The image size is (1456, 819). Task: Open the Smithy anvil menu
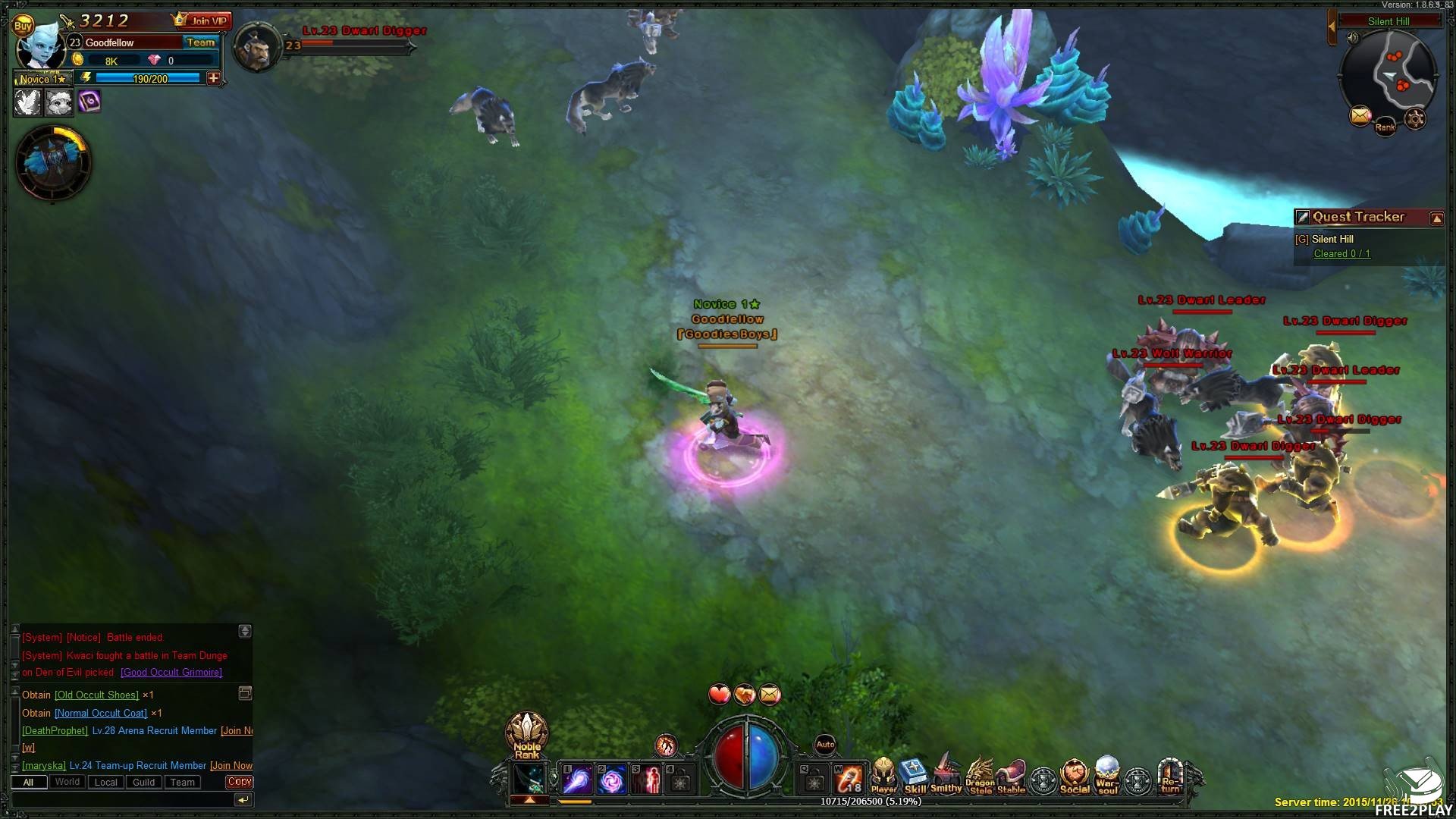coord(946,775)
